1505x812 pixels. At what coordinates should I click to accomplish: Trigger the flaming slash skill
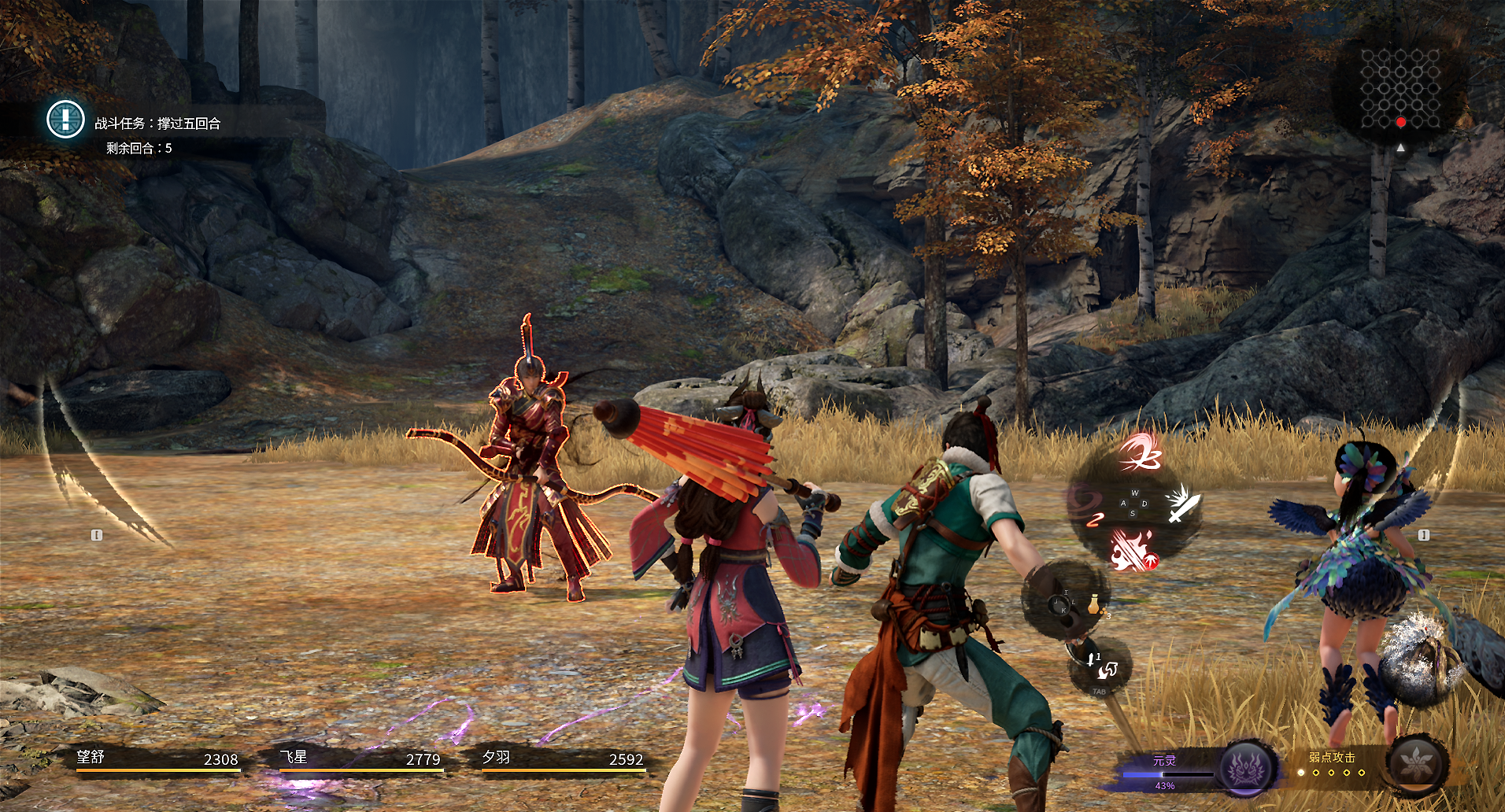coord(1133,549)
